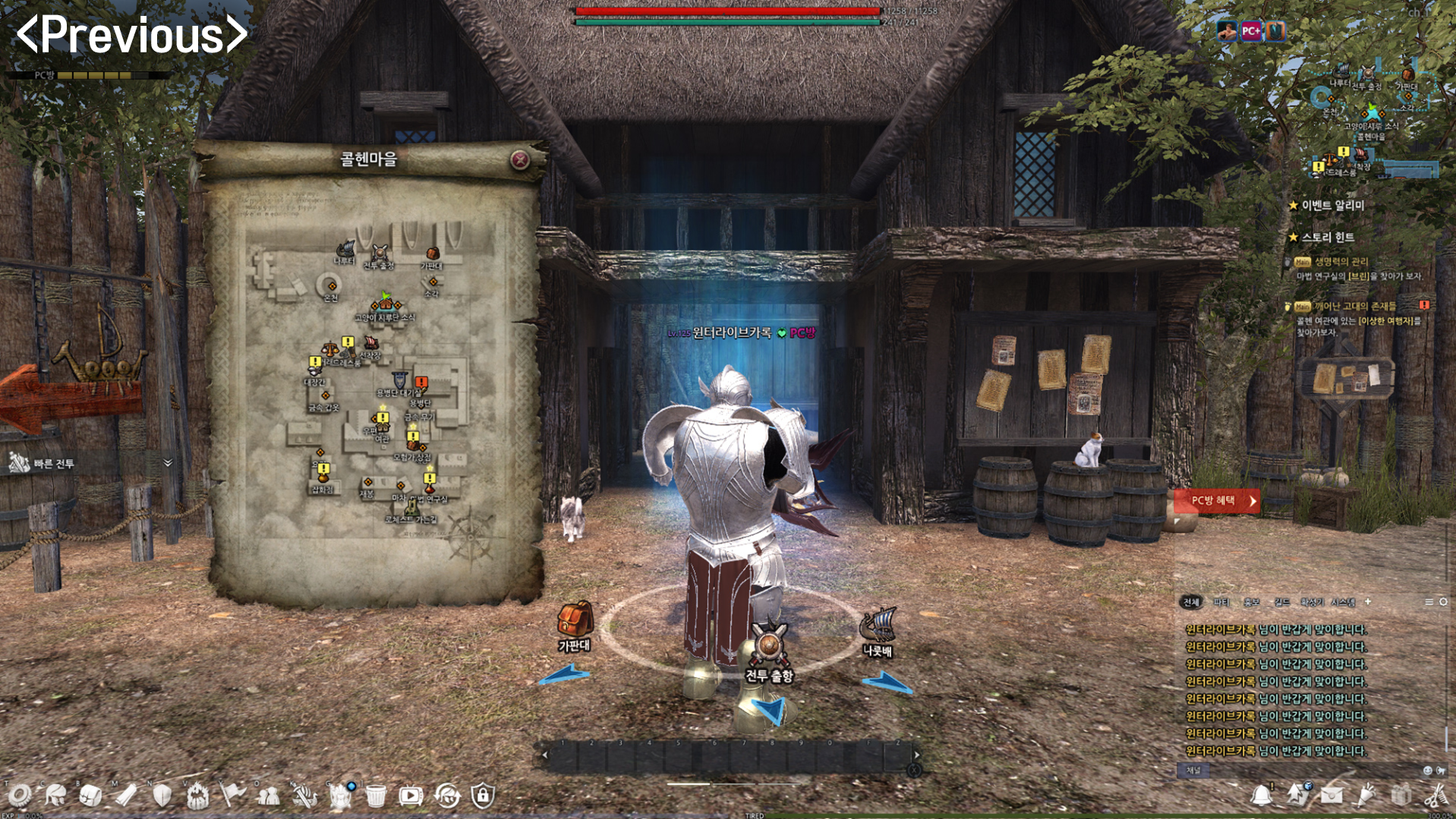Viewport: 1456px width, 819px height.
Task: Click the Previous label in top corner
Action: [x=132, y=35]
